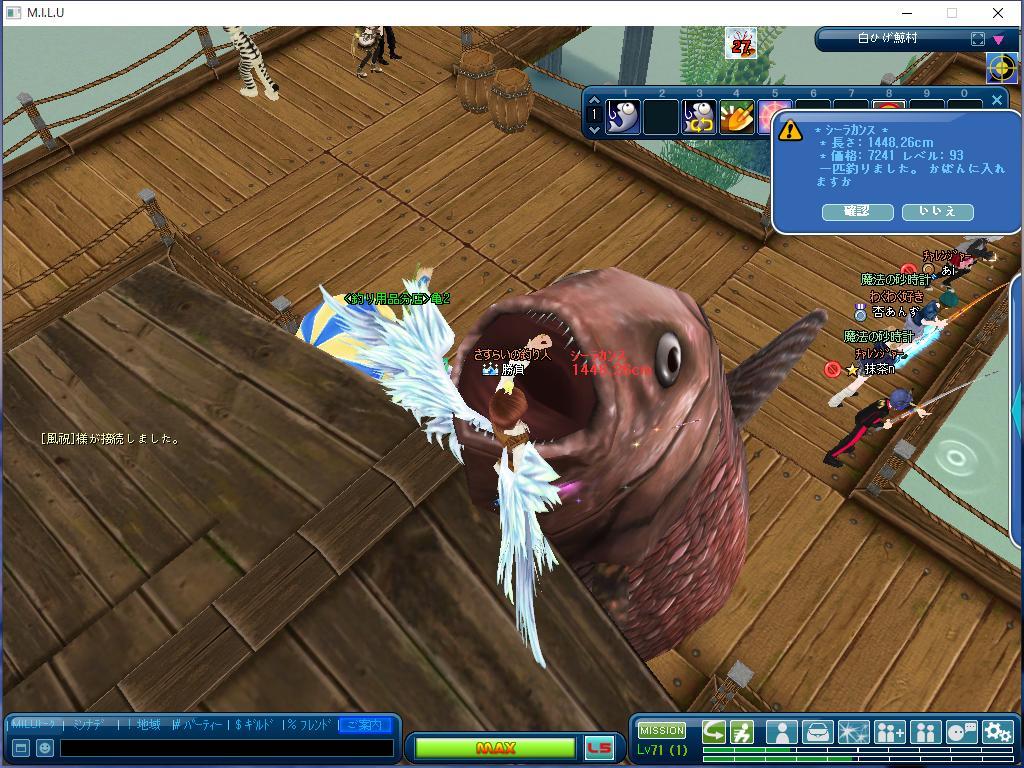
Task: Decline with the いいえ button
Action: [937, 212]
